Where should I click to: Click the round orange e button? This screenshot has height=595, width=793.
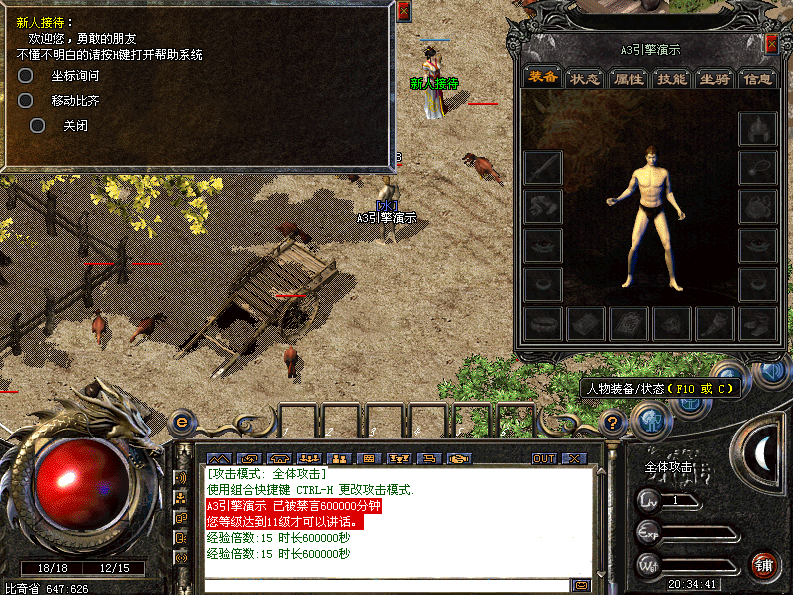click(181, 423)
